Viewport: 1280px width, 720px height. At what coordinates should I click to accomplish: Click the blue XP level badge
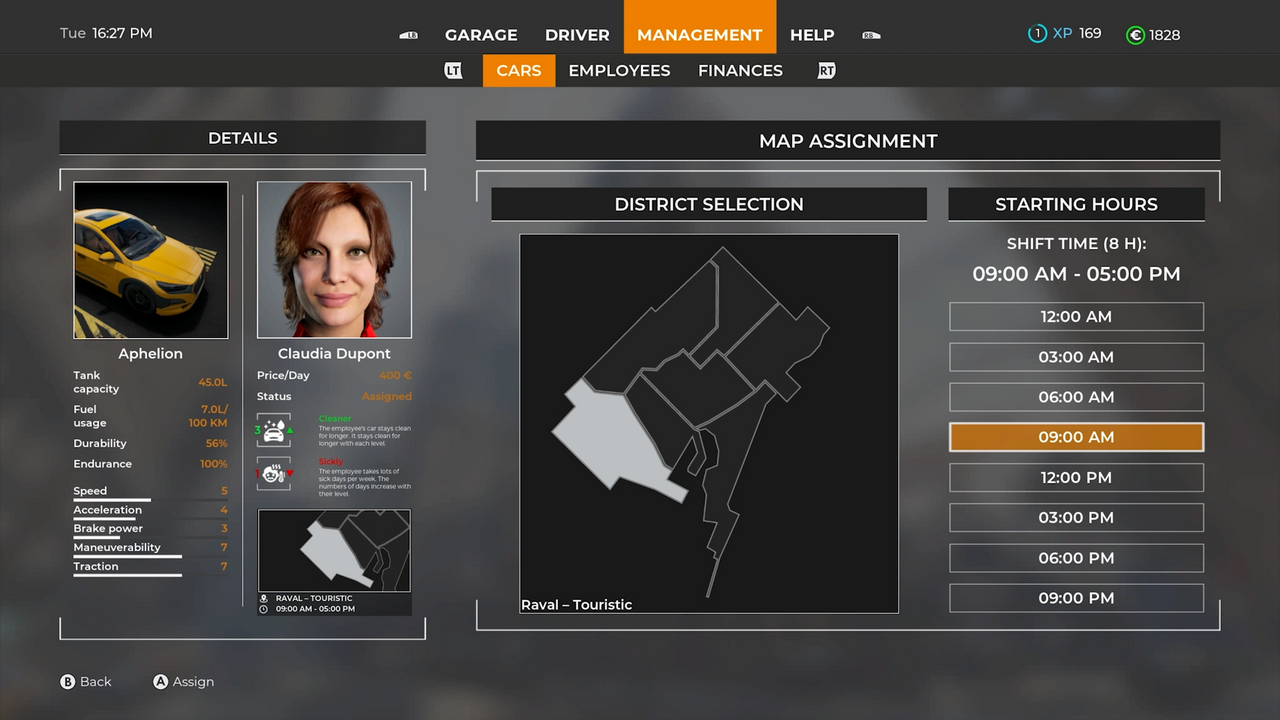pos(1037,33)
